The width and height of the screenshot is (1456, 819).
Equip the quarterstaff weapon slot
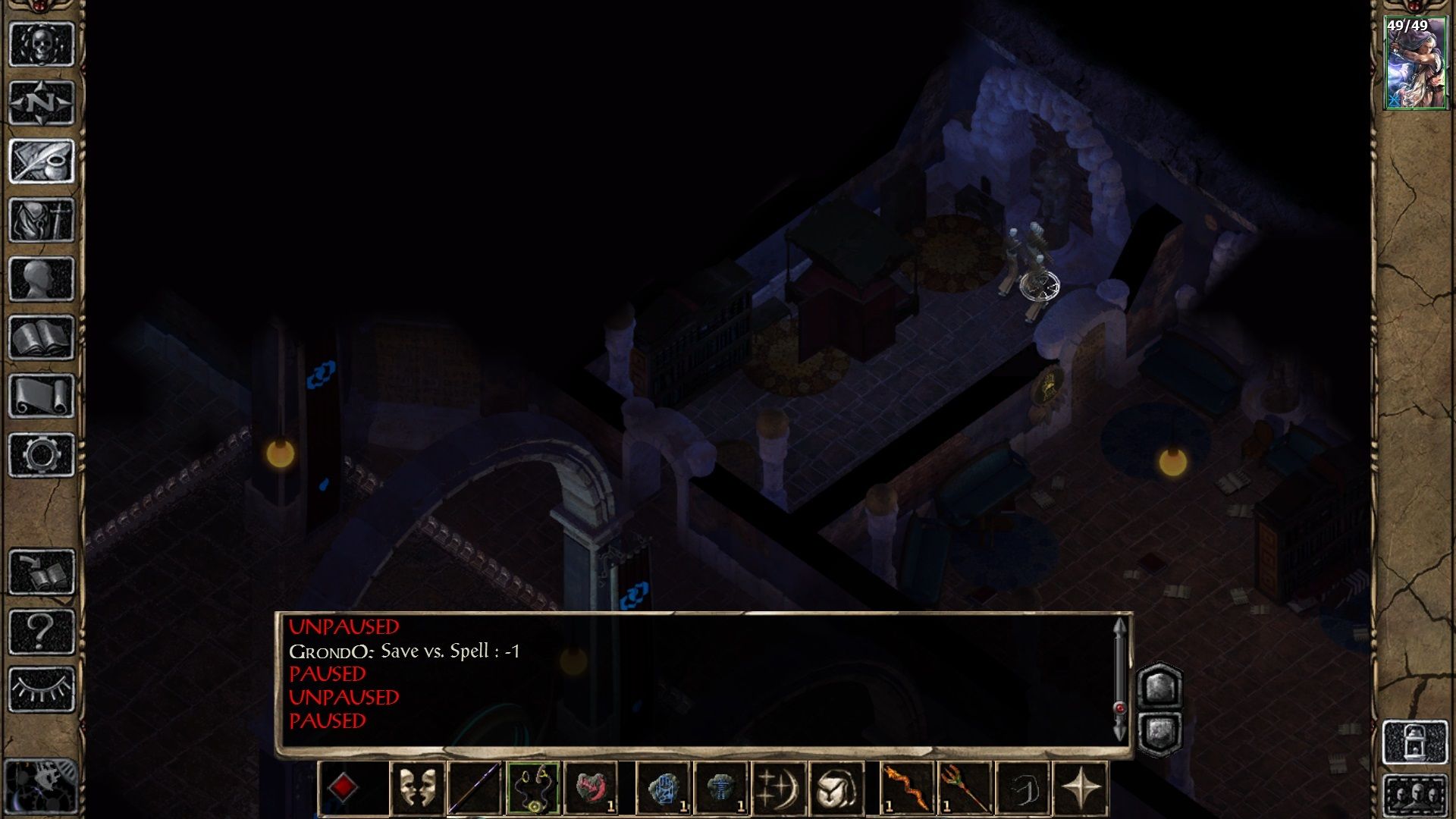[475, 788]
